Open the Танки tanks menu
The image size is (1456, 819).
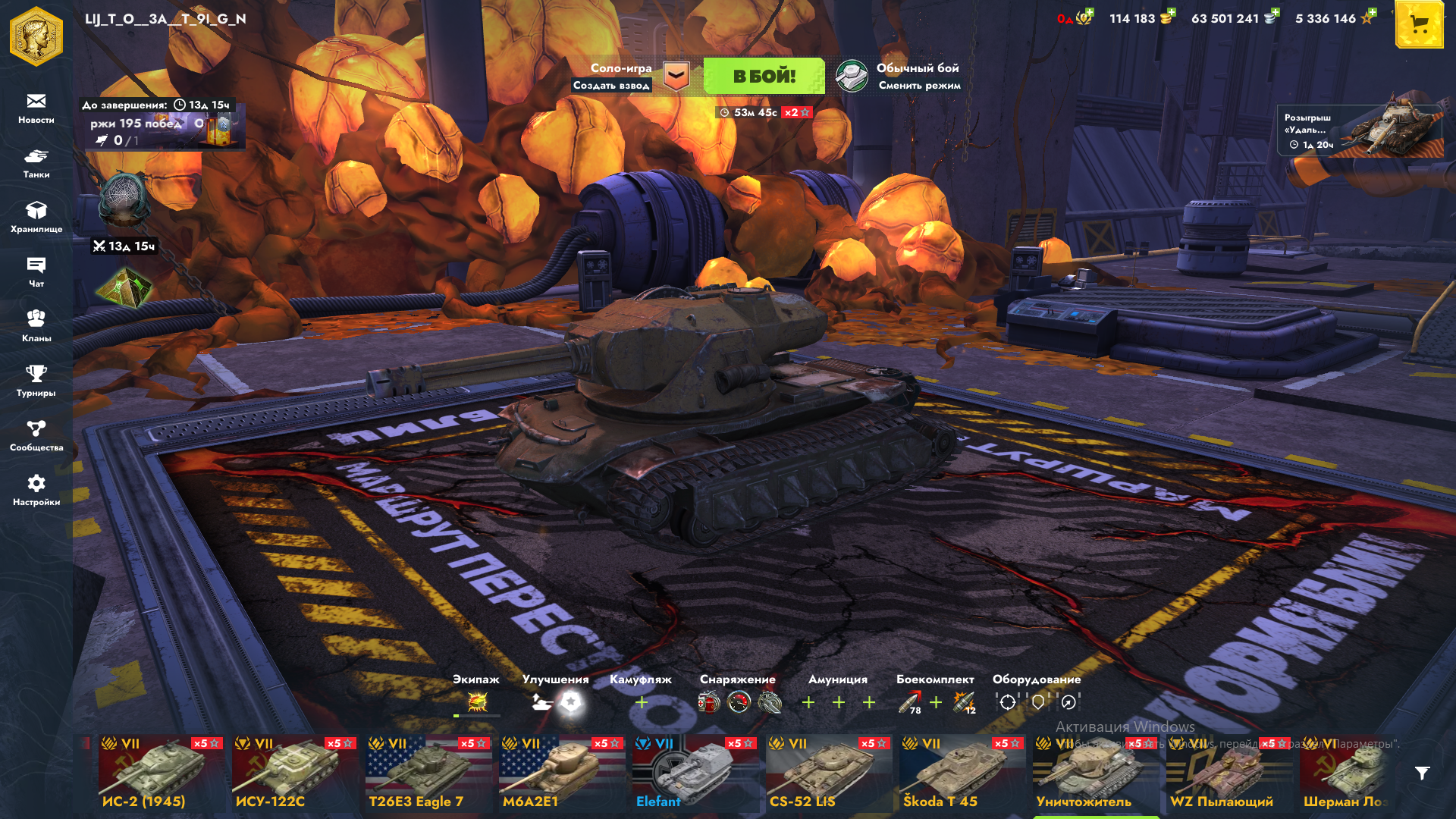pos(36,163)
